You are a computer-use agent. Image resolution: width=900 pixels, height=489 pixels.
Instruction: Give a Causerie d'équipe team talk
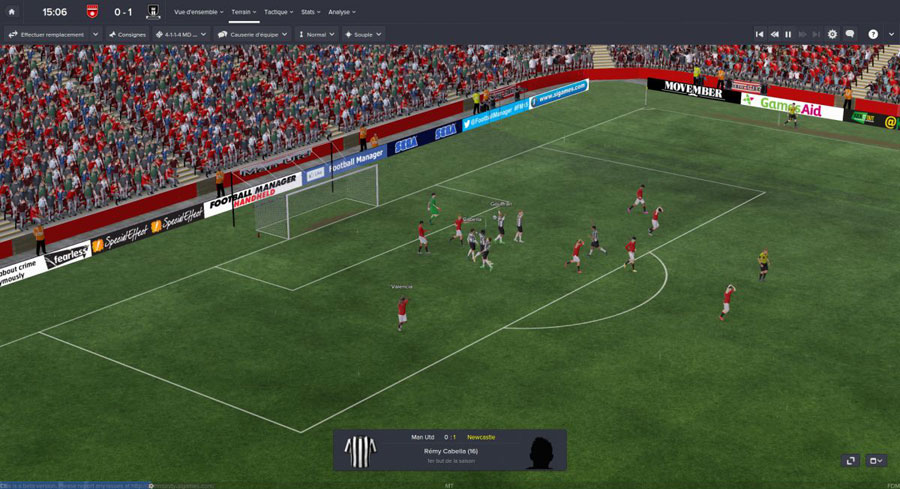coord(253,34)
